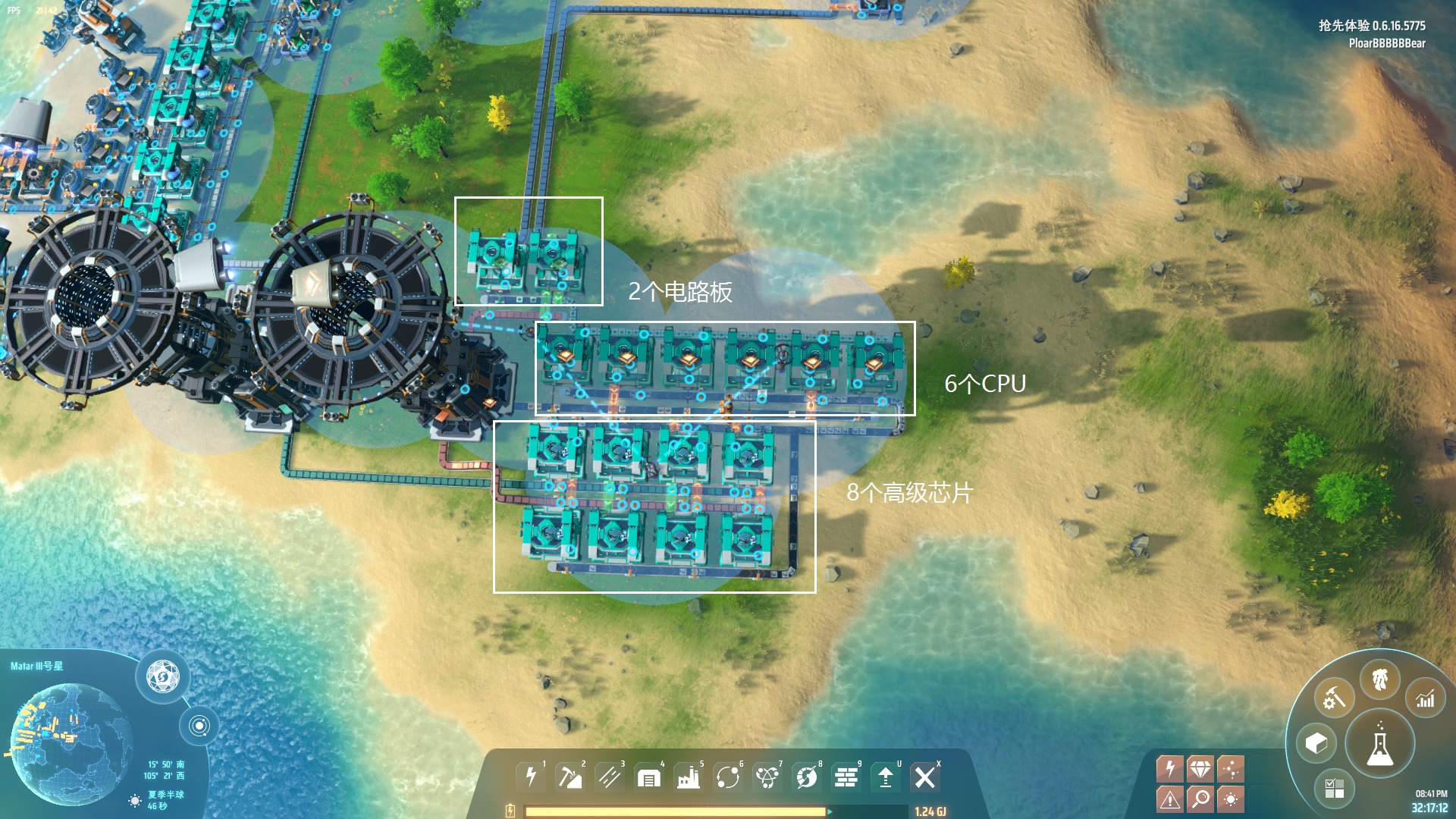This screenshot has width=1456, height=819.
Task: Open the storage warehouse build category
Action: coord(648,777)
